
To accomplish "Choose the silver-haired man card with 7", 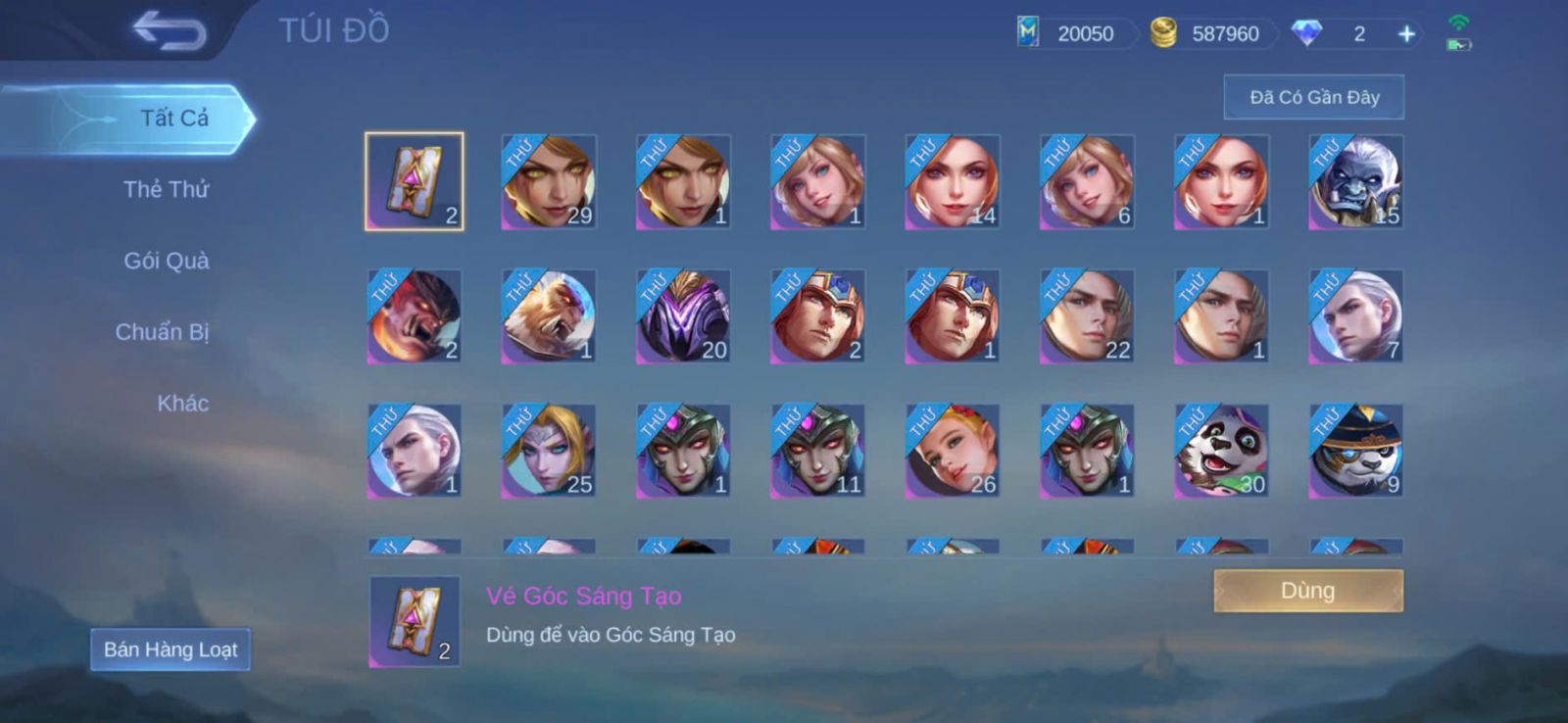I will click(1356, 316).
